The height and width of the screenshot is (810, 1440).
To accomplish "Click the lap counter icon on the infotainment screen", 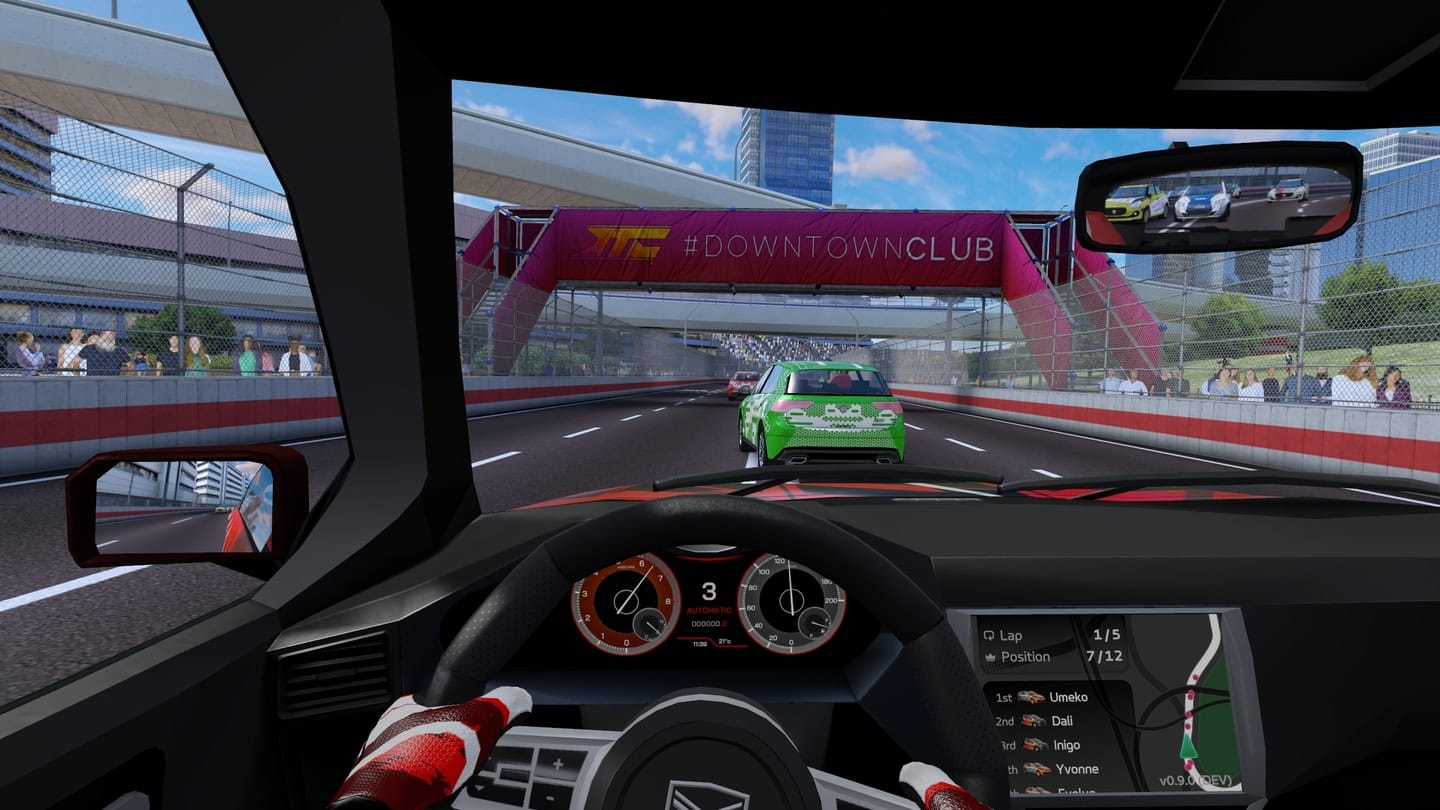I will click(x=990, y=636).
